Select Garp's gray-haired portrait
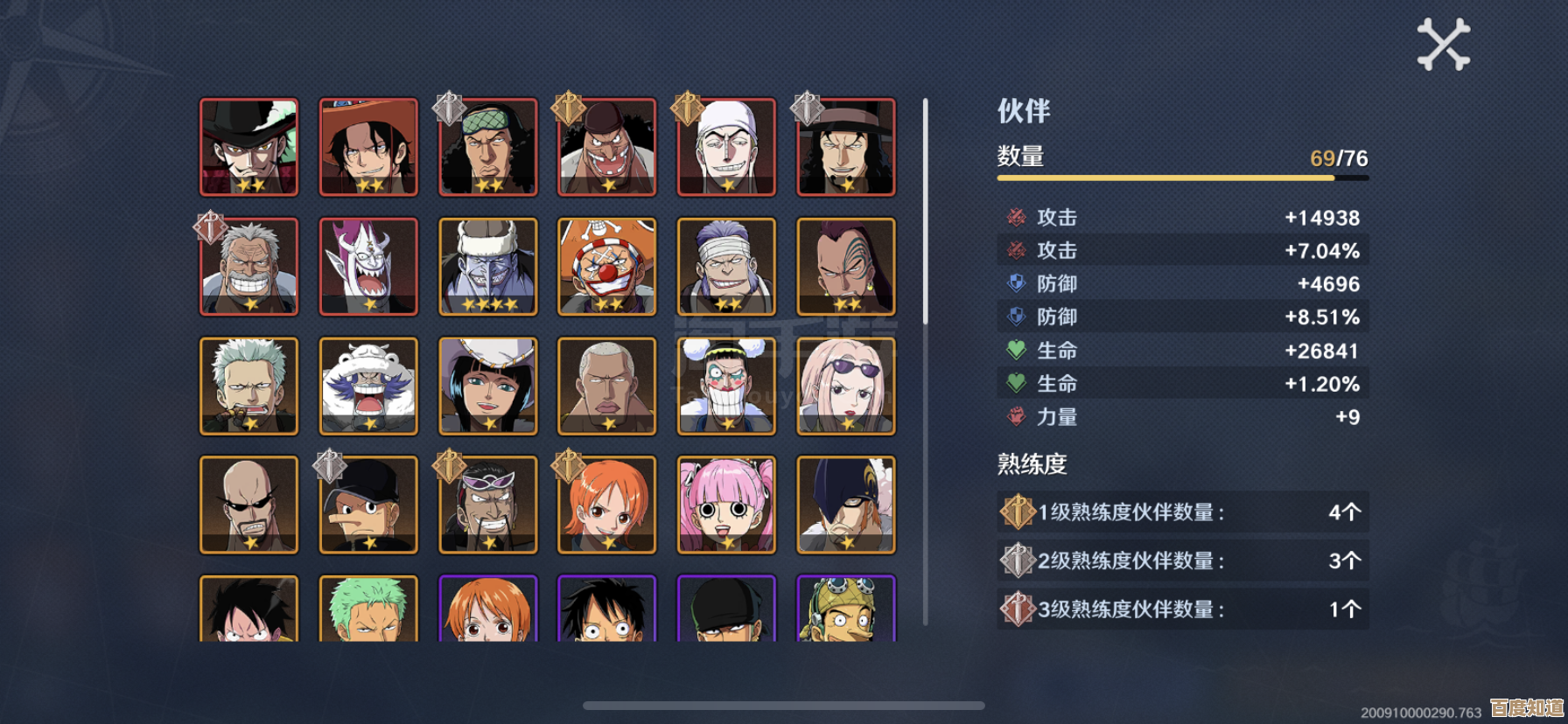This screenshot has height=724, width=1568. [249, 267]
